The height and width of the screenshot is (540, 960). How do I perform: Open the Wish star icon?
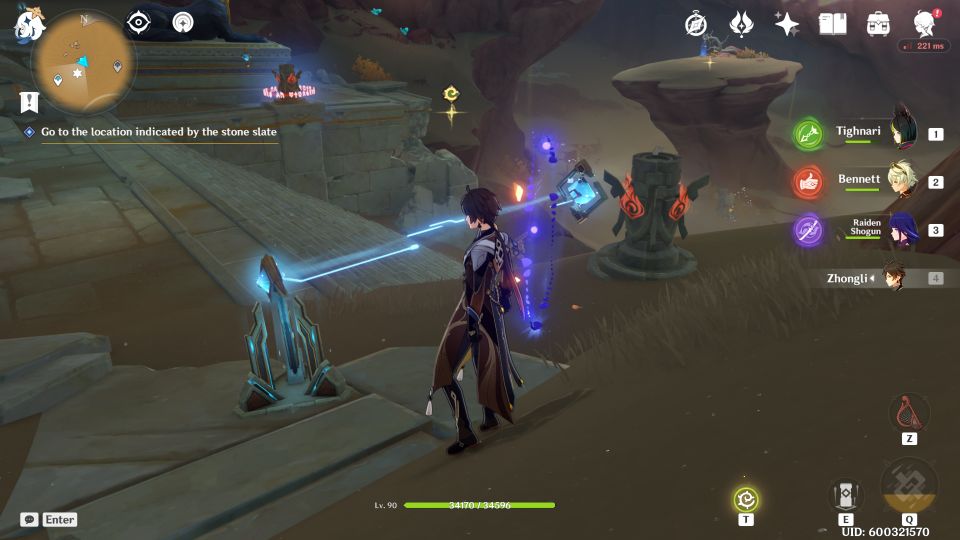point(787,24)
